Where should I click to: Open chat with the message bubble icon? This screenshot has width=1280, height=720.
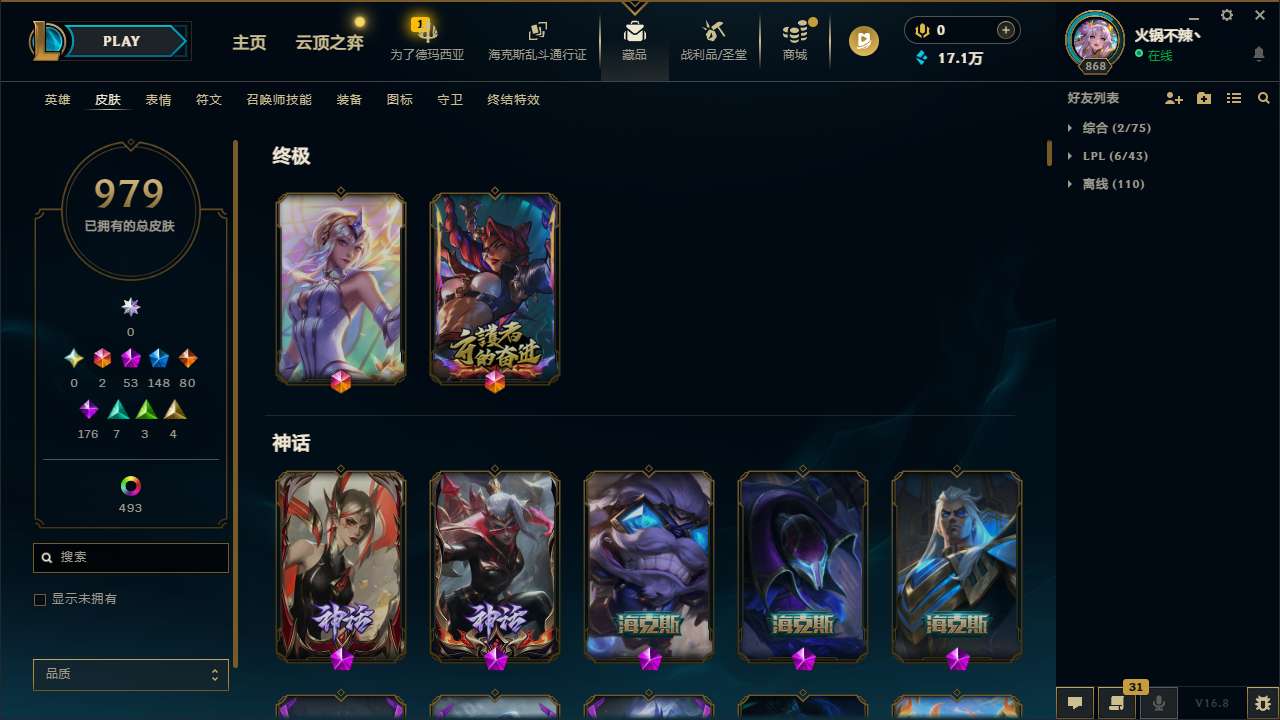[1075, 703]
